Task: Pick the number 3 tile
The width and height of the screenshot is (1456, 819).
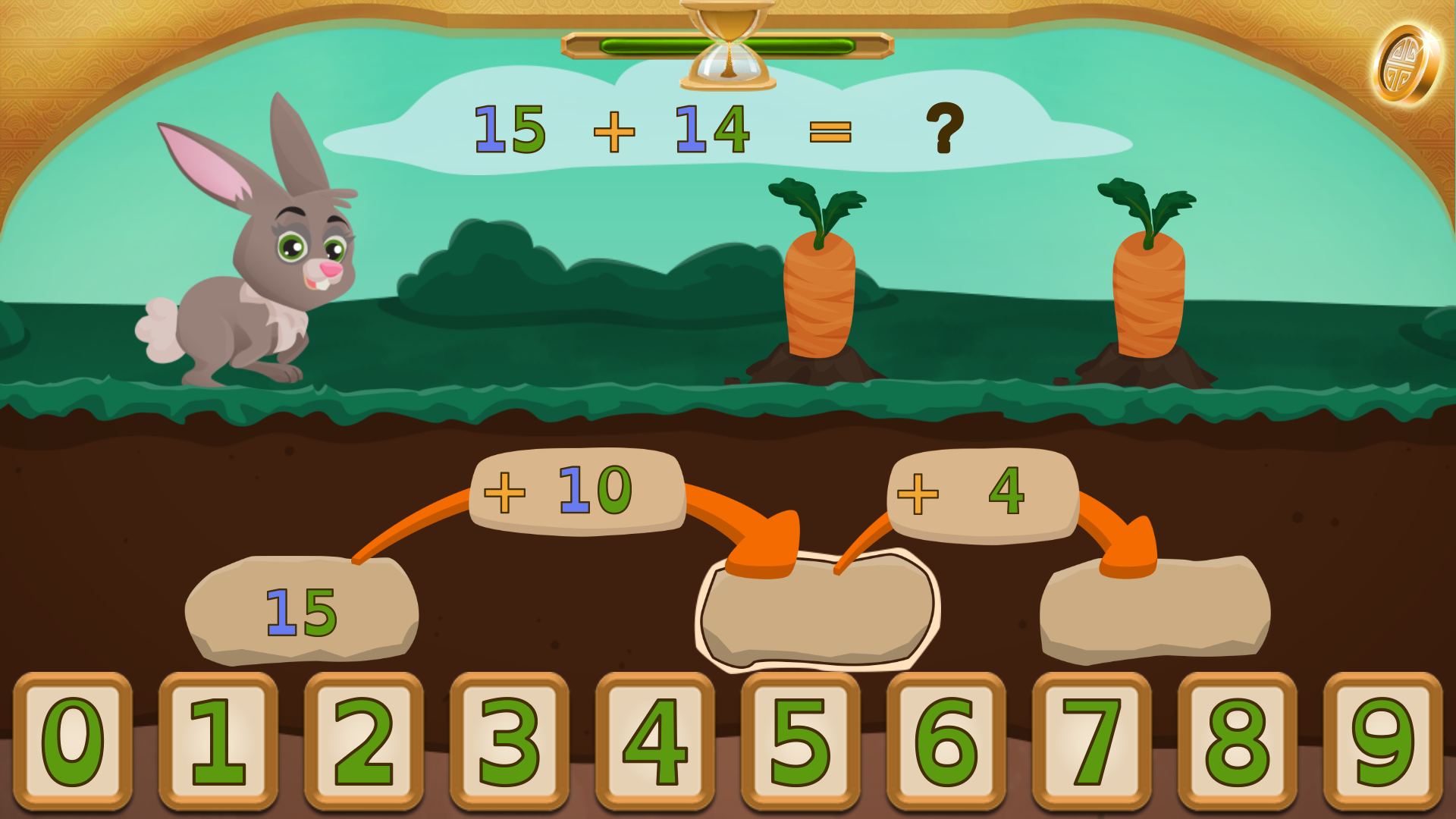Action: point(510,741)
